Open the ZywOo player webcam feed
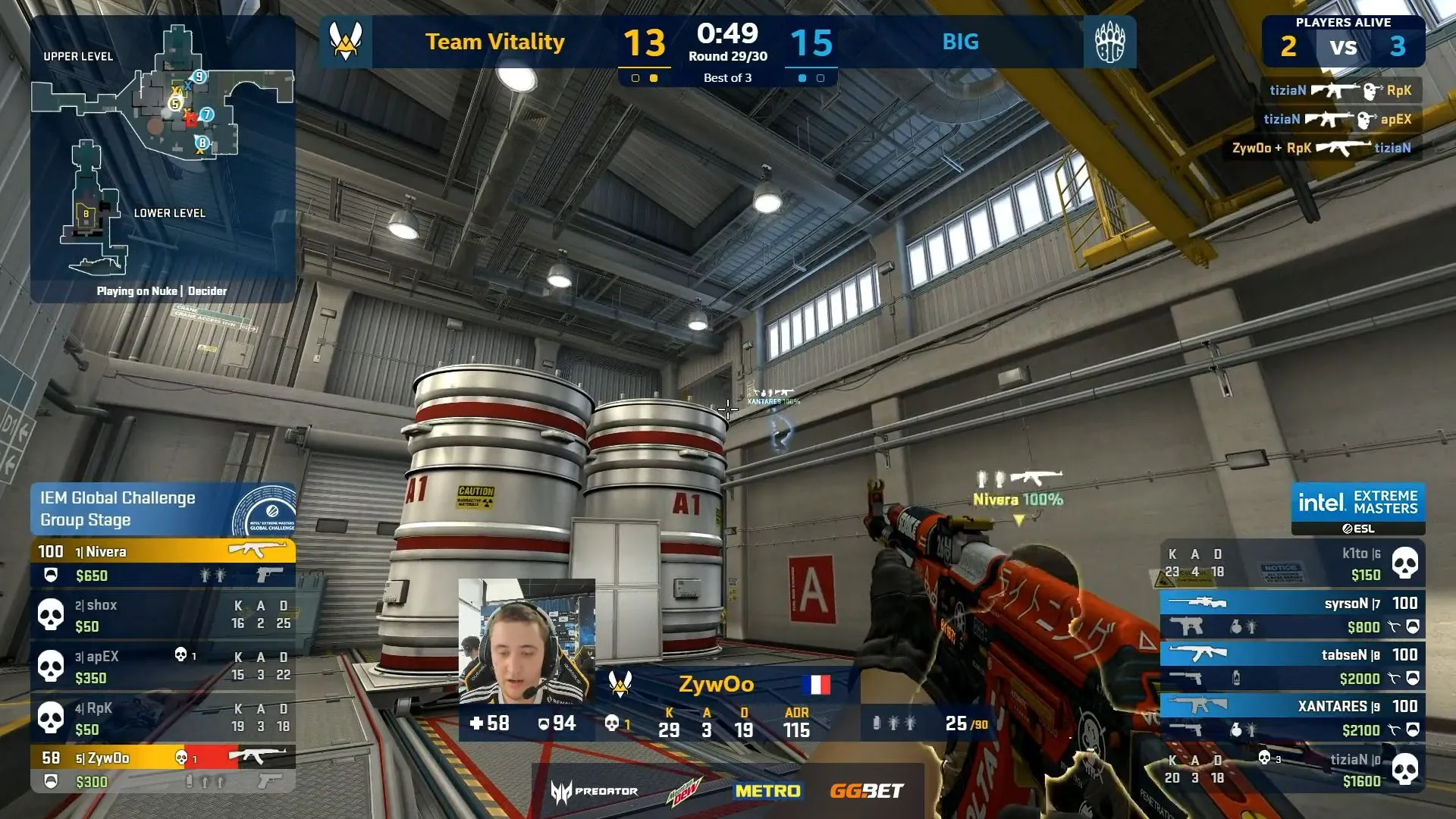Screen dimensions: 1456x819 pos(526,642)
